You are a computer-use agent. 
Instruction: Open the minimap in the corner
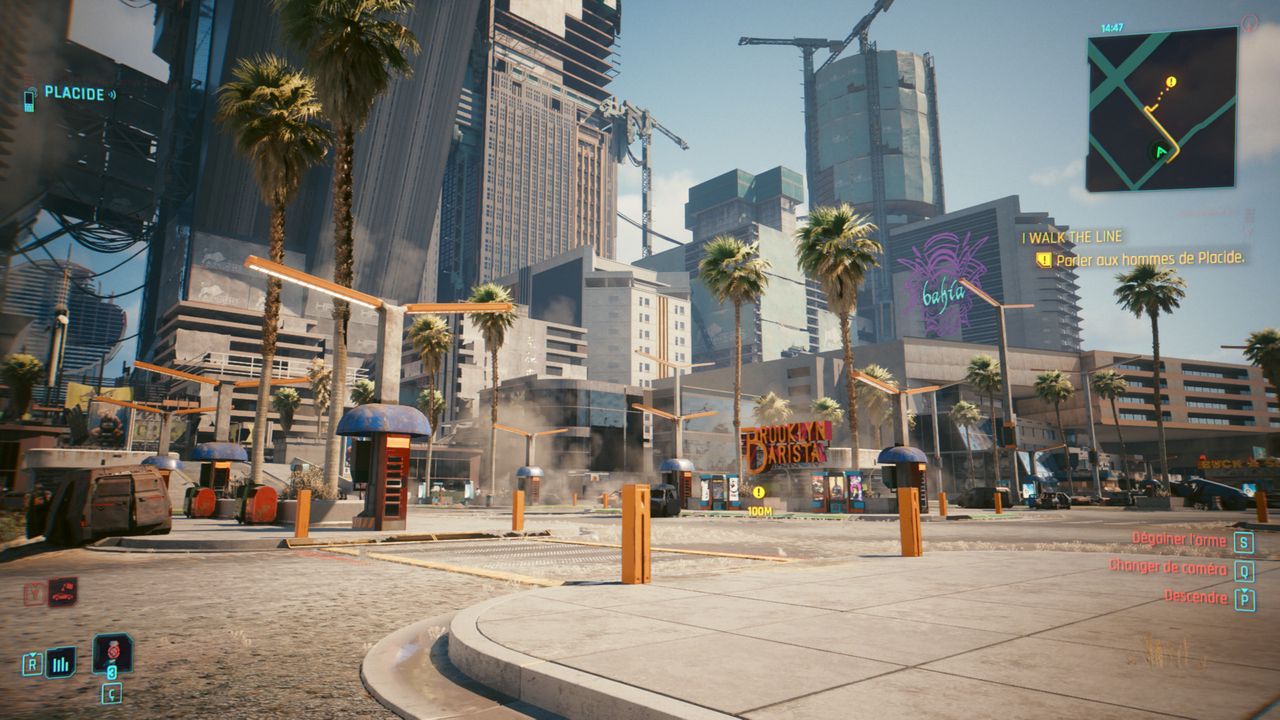pos(1161,109)
